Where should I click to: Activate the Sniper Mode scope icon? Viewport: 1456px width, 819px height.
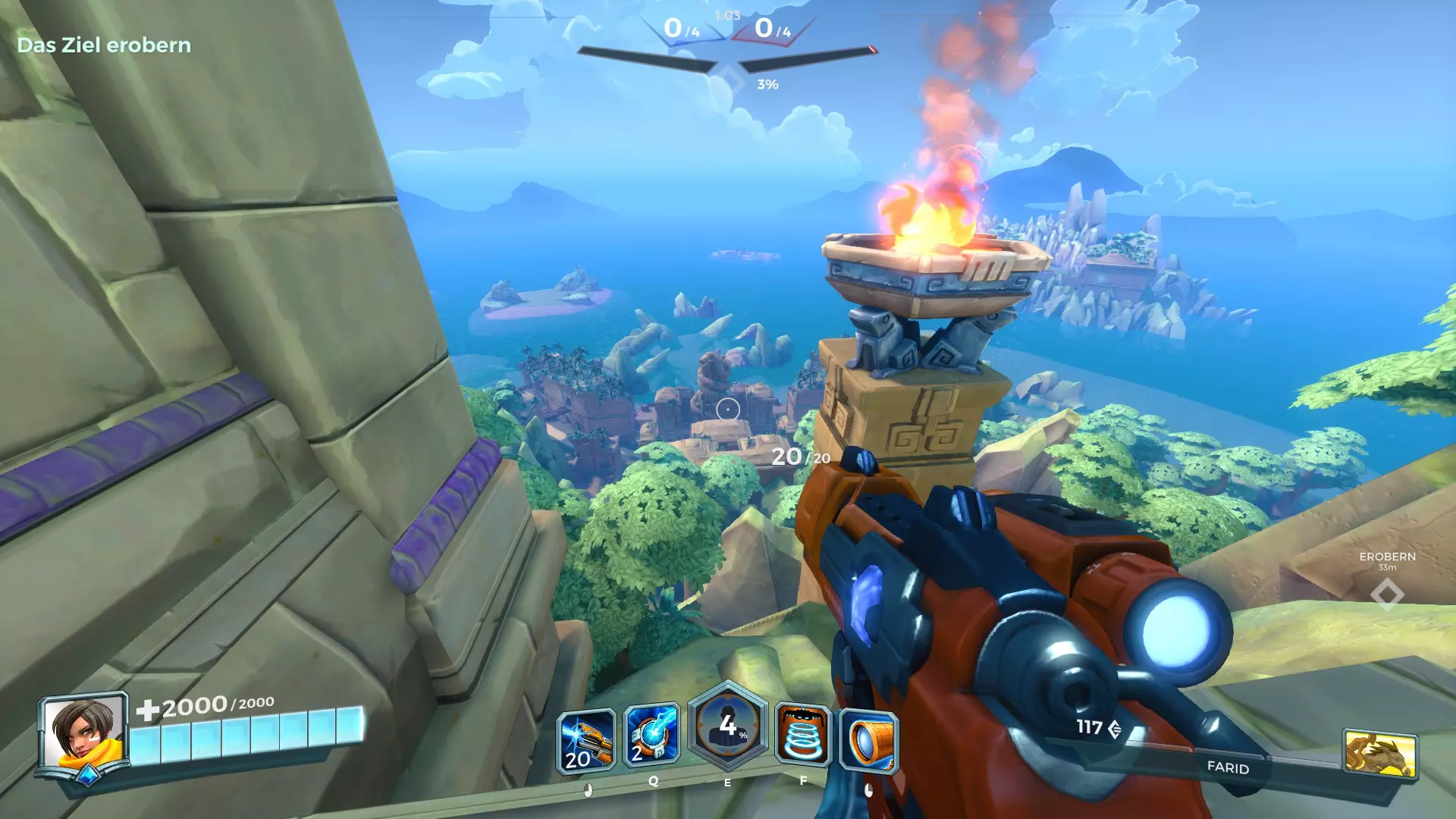click(869, 741)
